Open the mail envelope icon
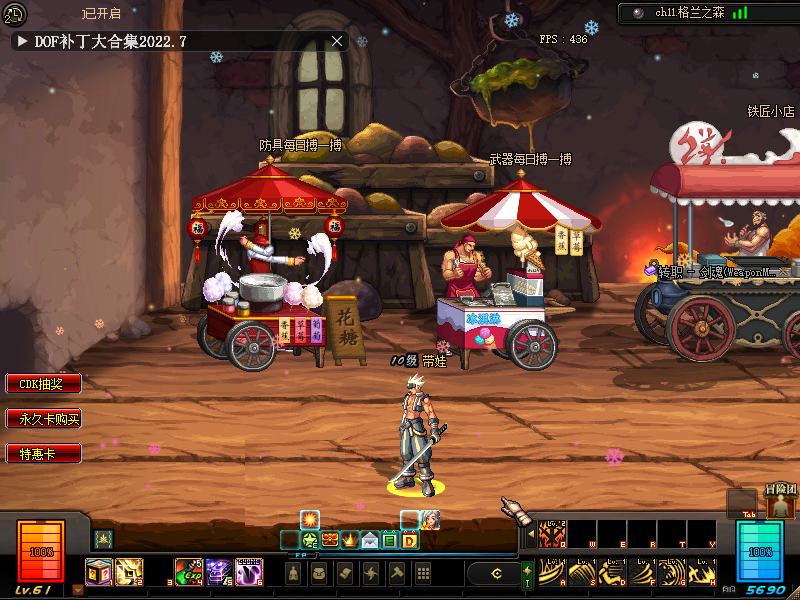The height and width of the screenshot is (600, 800). coord(370,541)
